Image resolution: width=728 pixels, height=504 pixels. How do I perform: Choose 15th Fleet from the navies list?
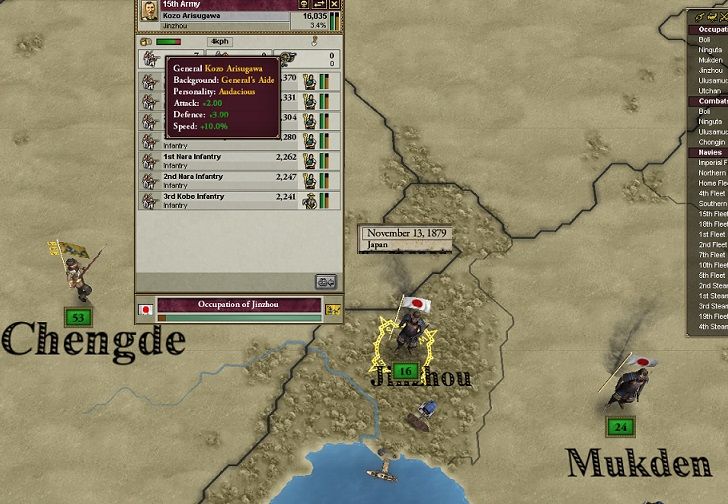[713, 214]
